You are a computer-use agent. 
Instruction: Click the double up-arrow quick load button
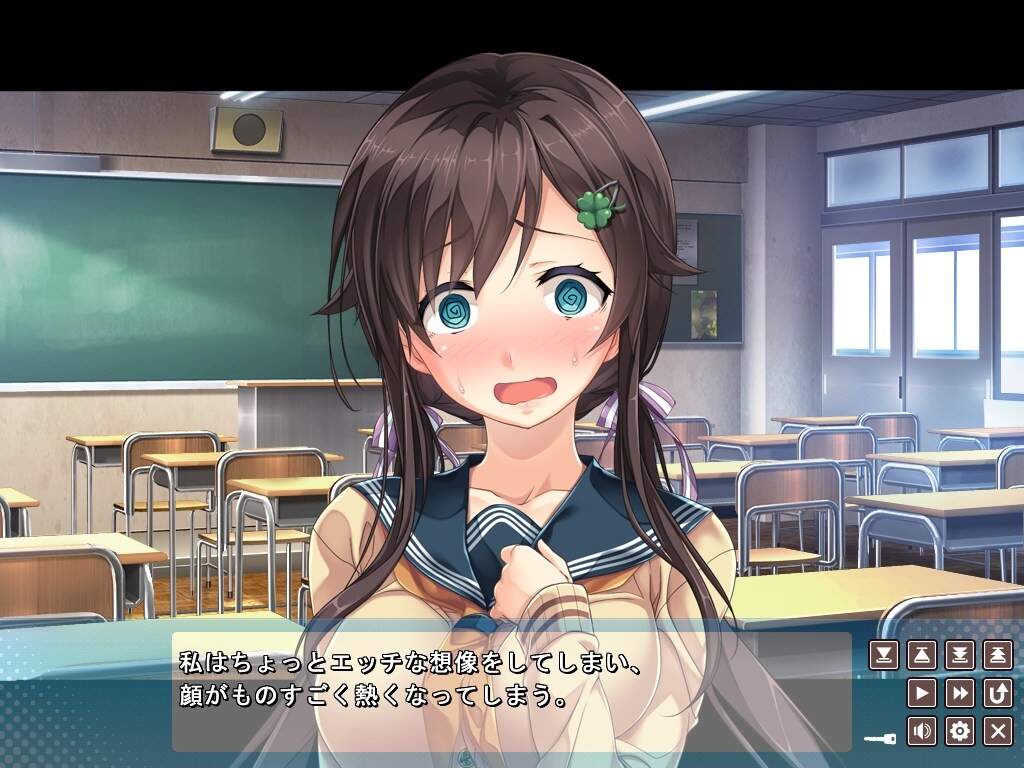tap(997, 655)
